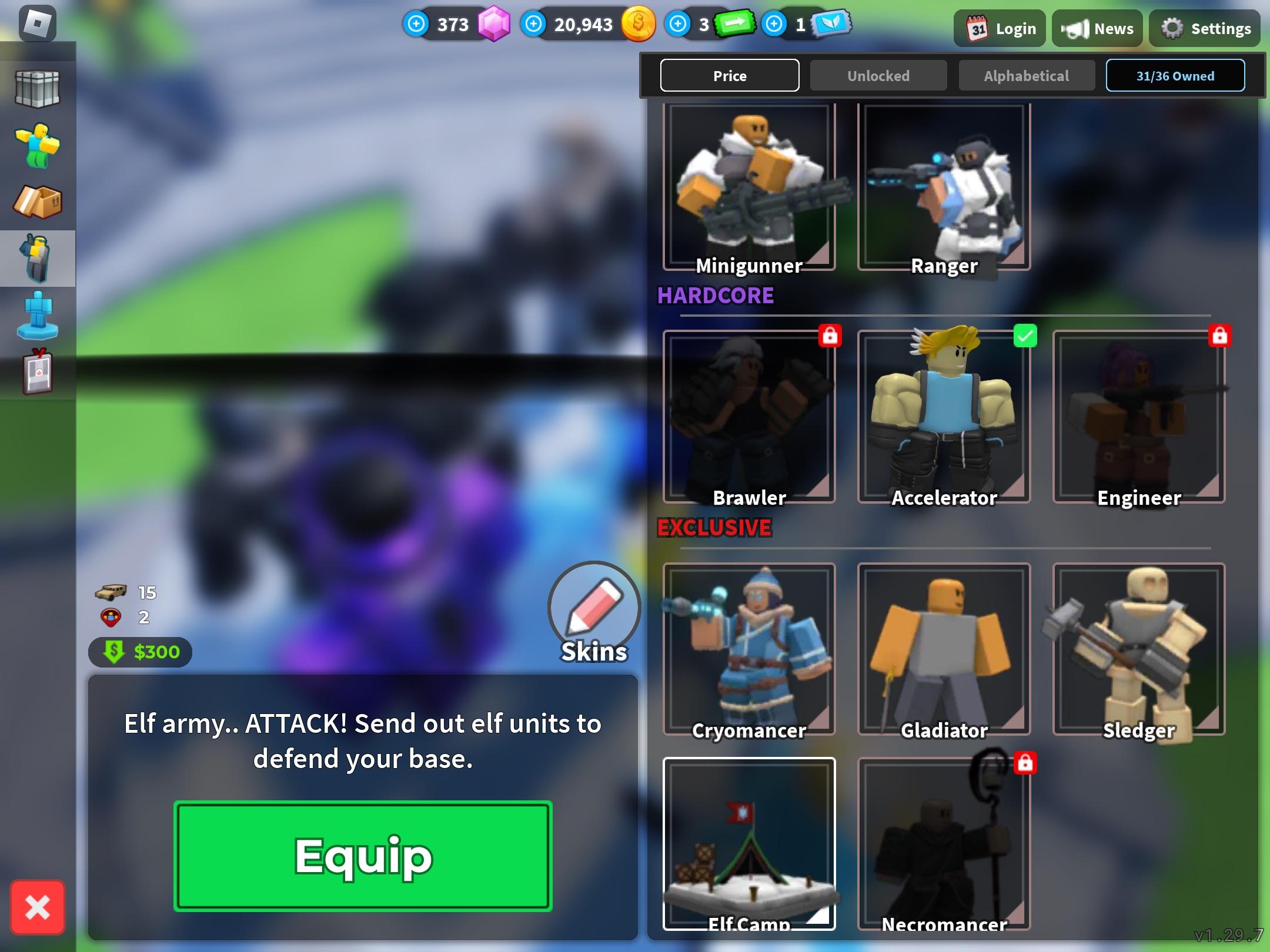The image size is (1270, 952).
Task: Select the towers tab in the sidebar
Action: [x=38, y=259]
